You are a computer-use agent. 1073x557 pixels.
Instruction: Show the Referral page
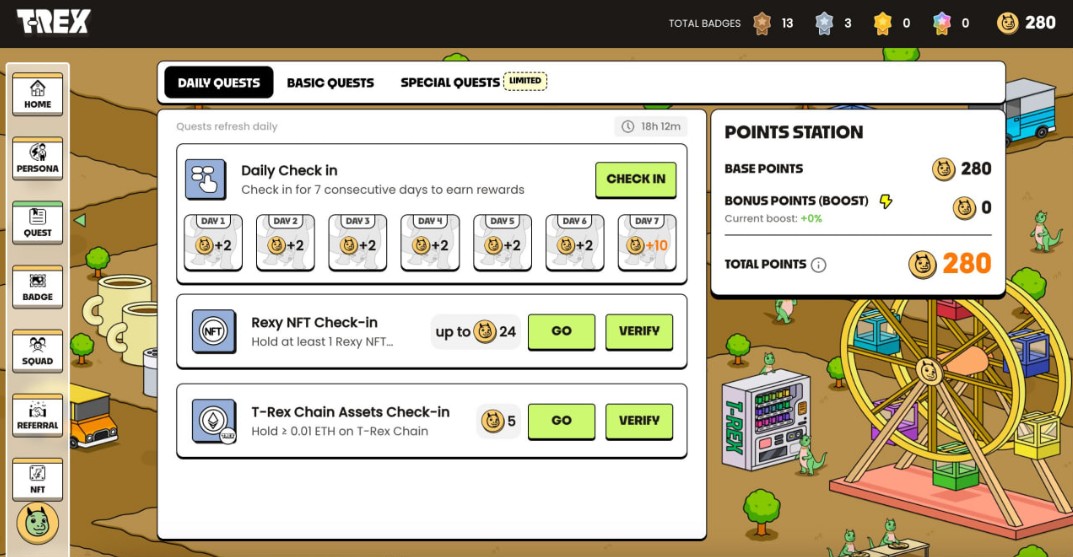(x=38, y=415)
